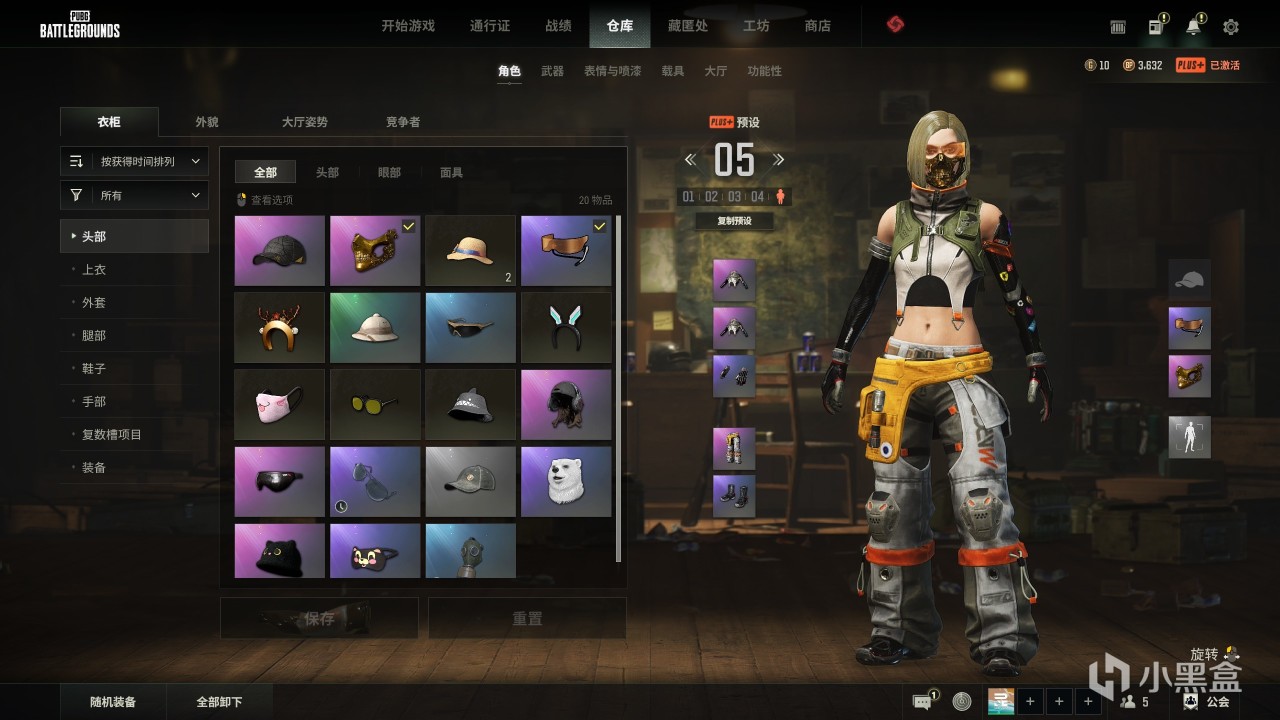Click the 复制预设 copy preset button

[734, 221]
